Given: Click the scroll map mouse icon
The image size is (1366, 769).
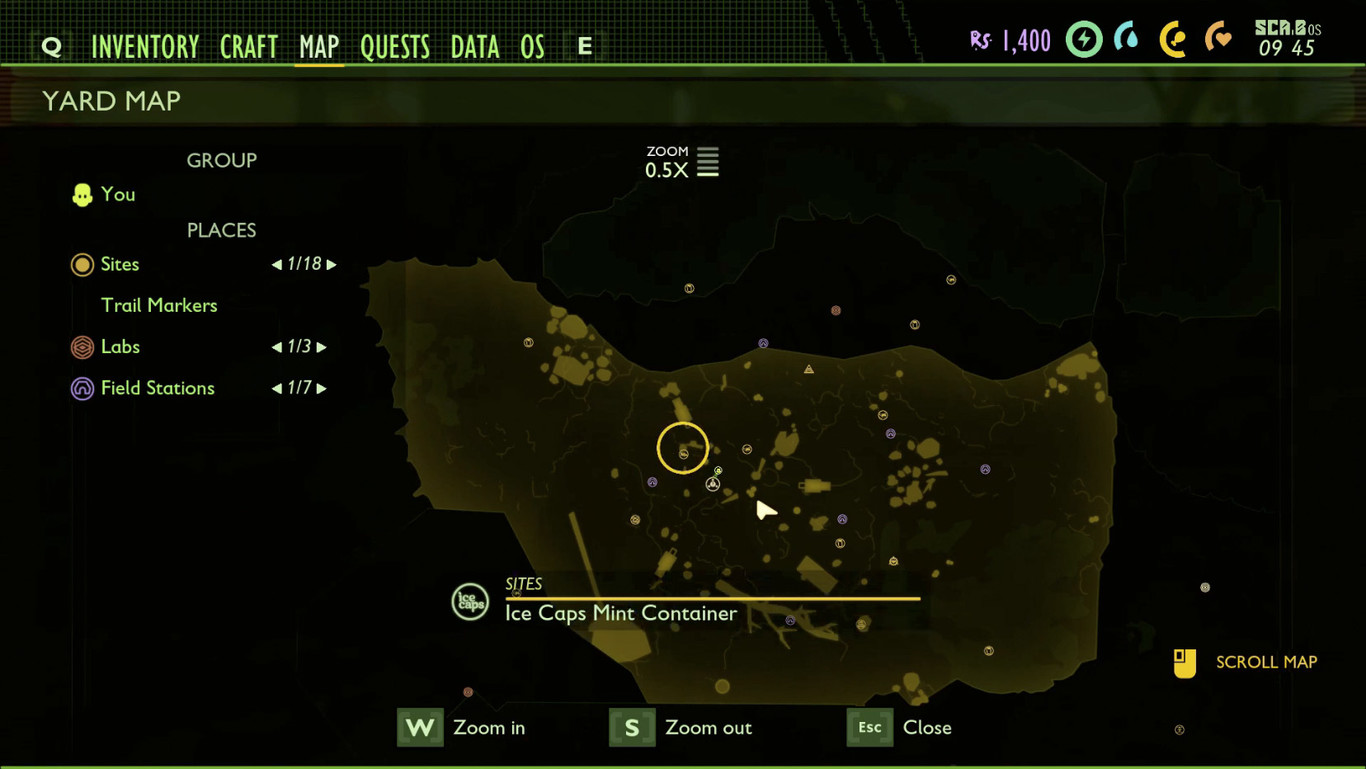Looking at the screenshot, I should tap(1184, 662).
